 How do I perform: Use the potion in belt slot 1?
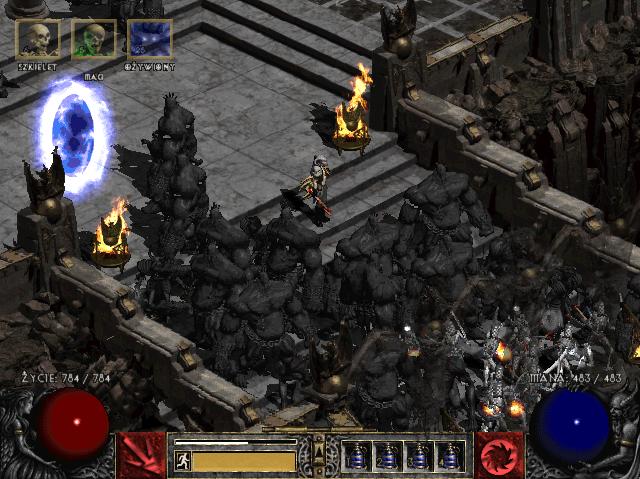[358, 456]
